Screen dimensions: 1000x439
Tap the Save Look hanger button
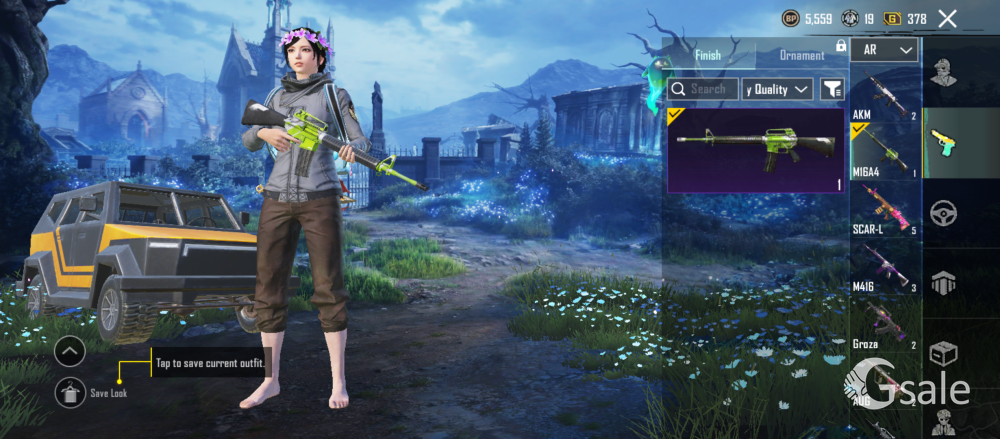70,392
